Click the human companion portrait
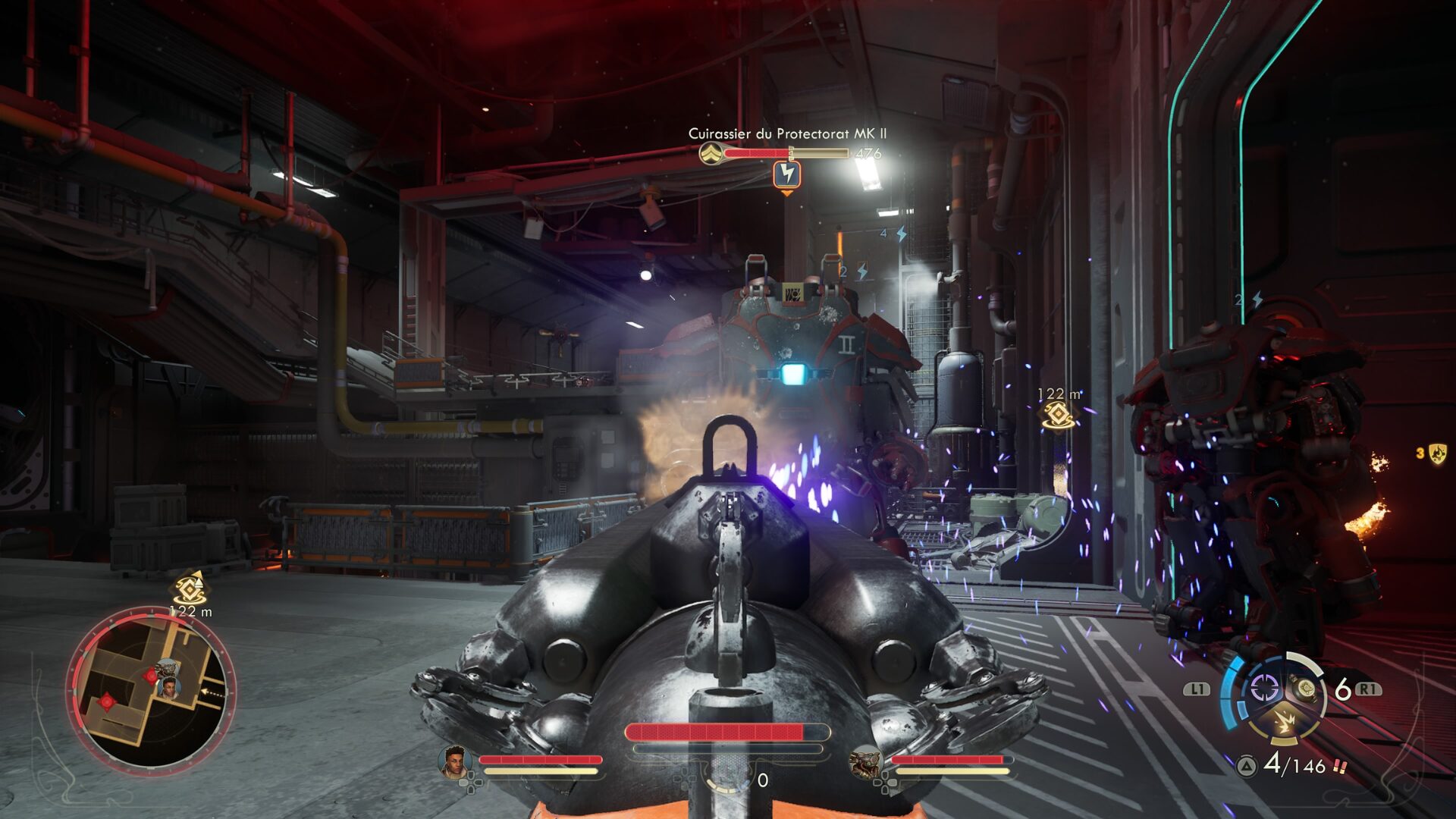The width and height of the screenshot is (1456, 819). tap(453, 762)
